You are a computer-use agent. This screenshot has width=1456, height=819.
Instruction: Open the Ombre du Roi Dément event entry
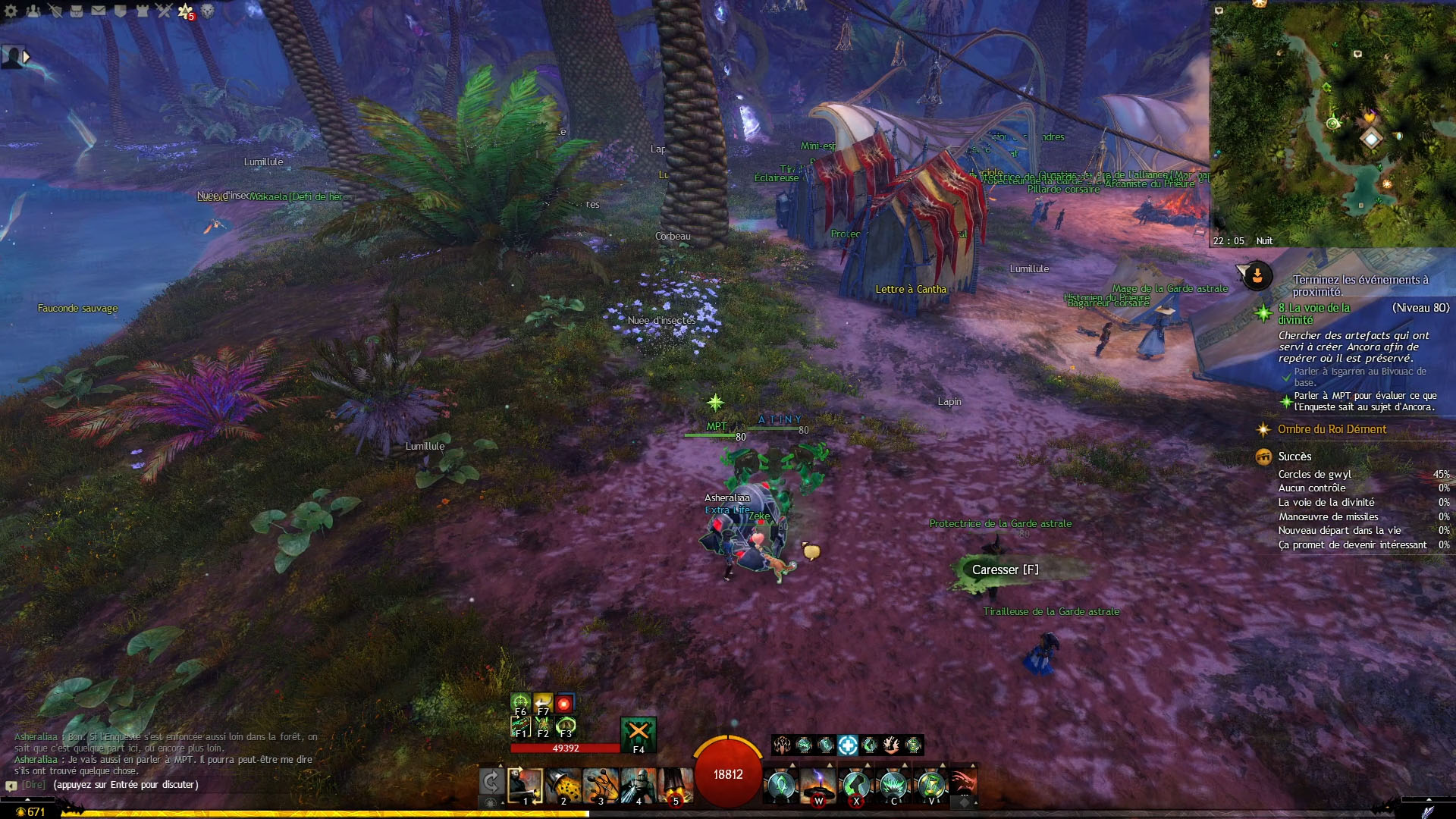tap(1332, 429)
